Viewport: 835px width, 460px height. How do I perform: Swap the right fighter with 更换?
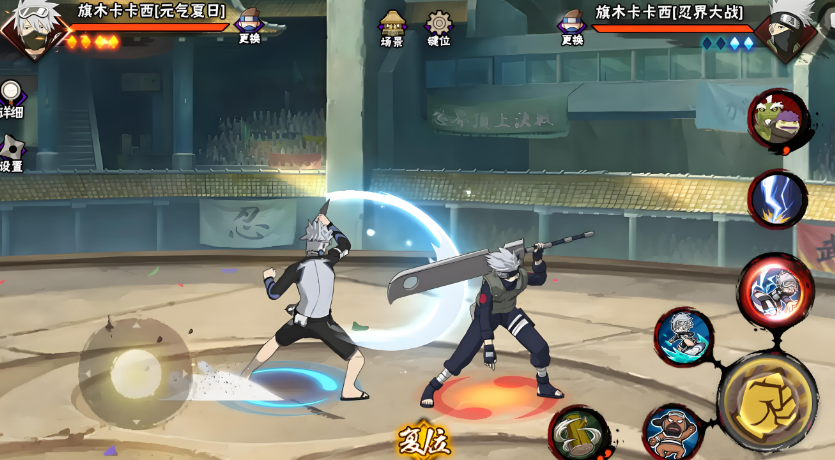[x=572, y=26]
